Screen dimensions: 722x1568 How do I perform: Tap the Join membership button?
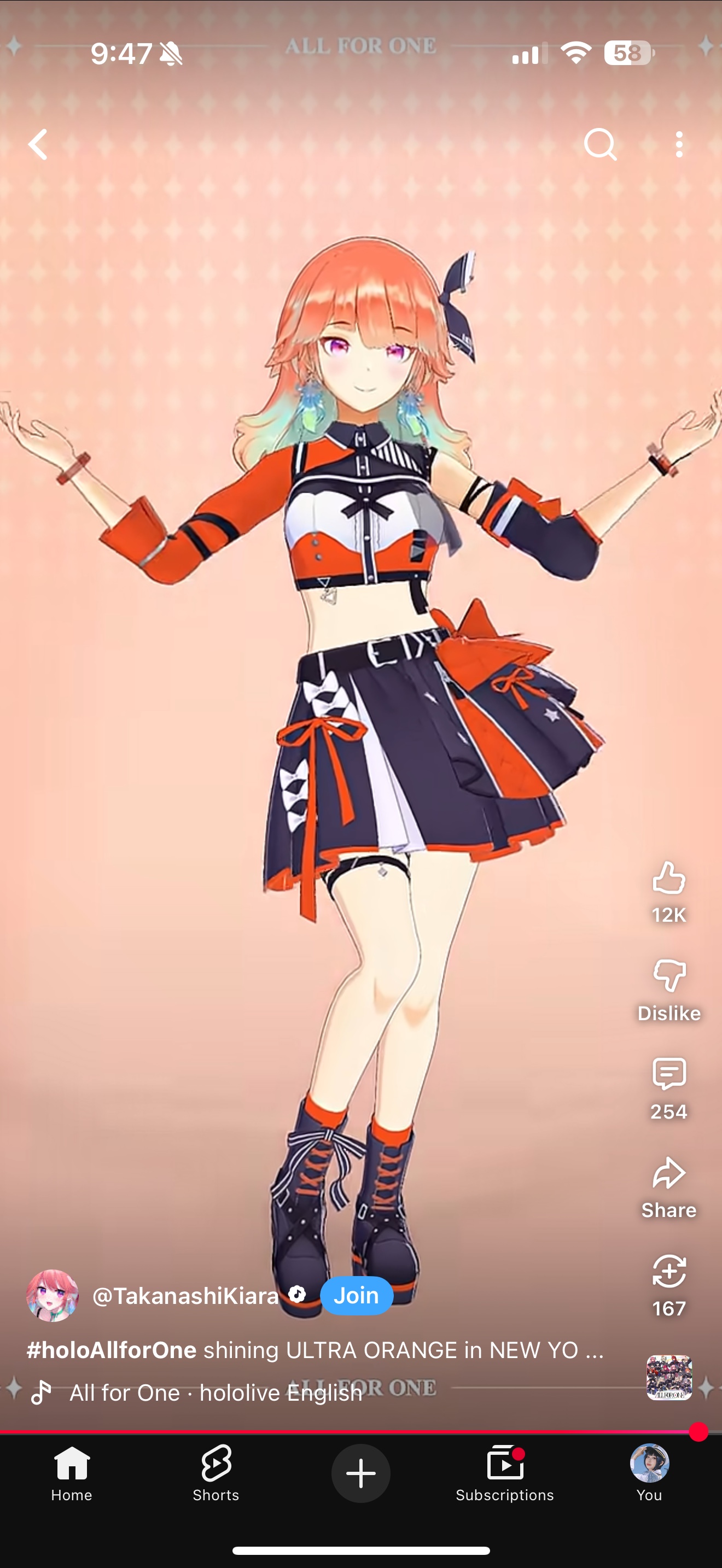(356, 1296)
